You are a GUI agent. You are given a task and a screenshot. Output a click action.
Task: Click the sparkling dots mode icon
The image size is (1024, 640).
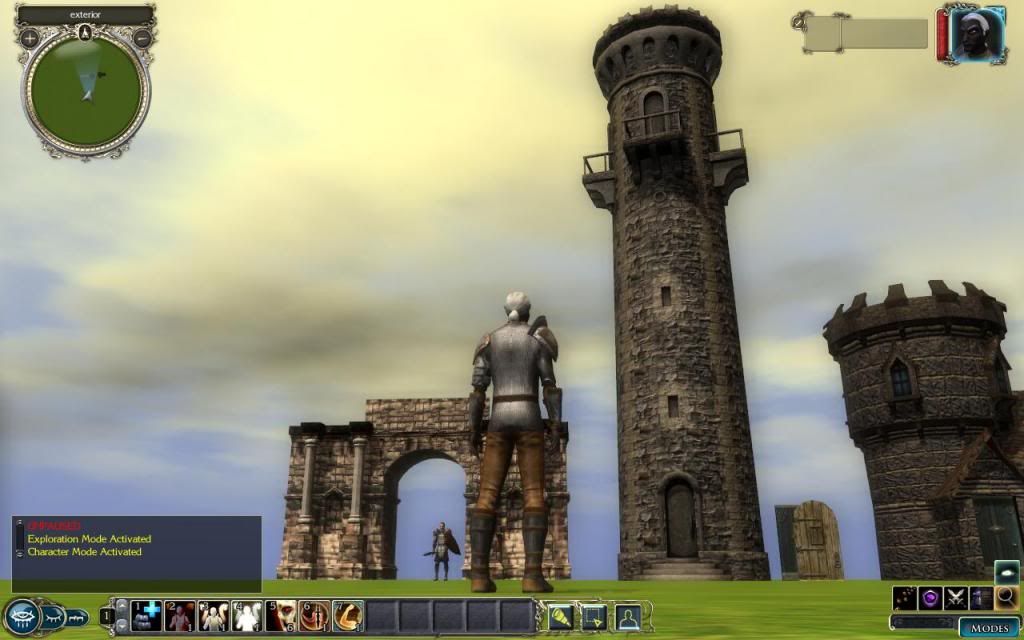(x=906, y=598)
